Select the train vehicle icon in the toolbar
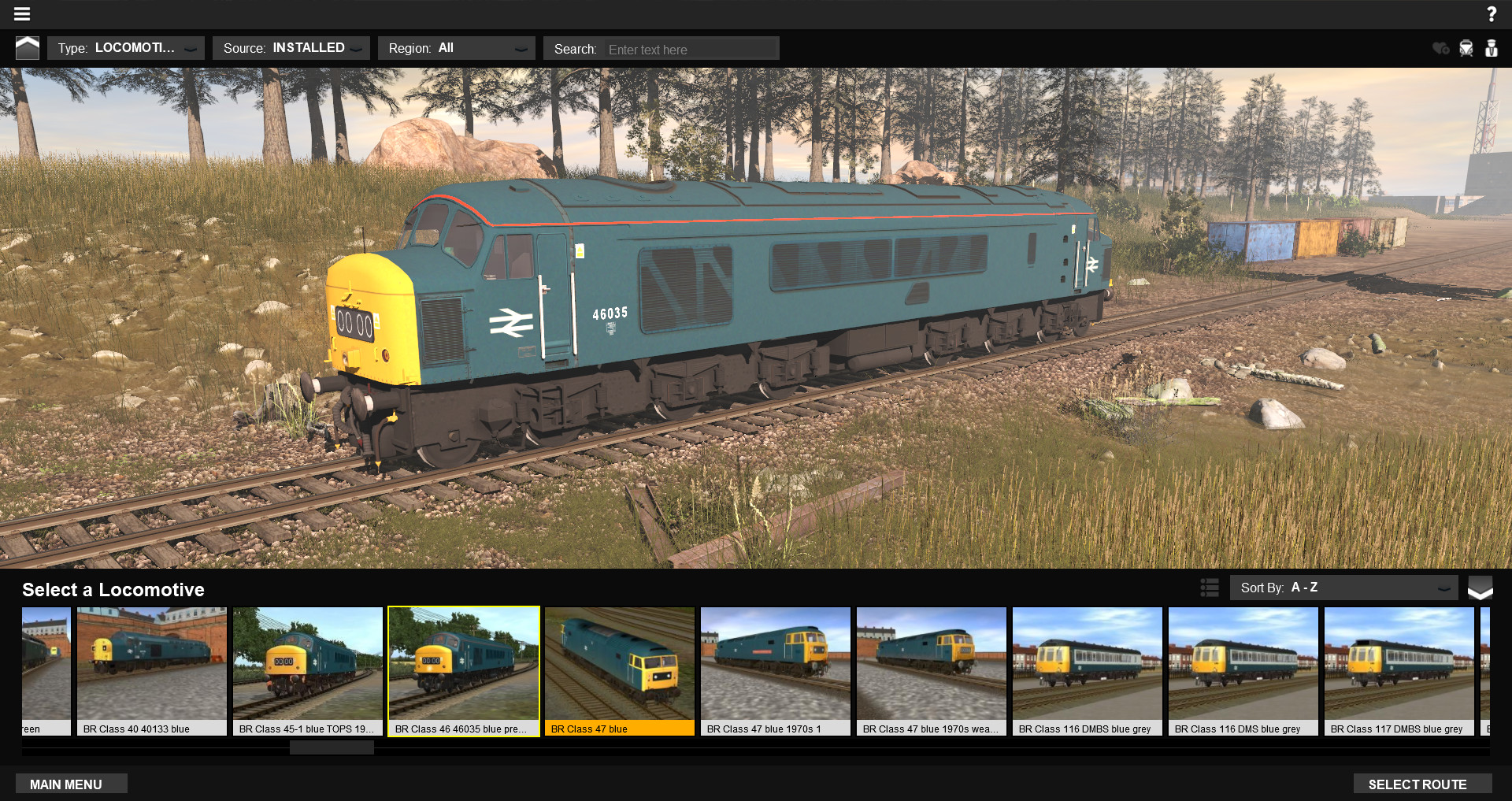1512x801 pixels. (1466, 48)
